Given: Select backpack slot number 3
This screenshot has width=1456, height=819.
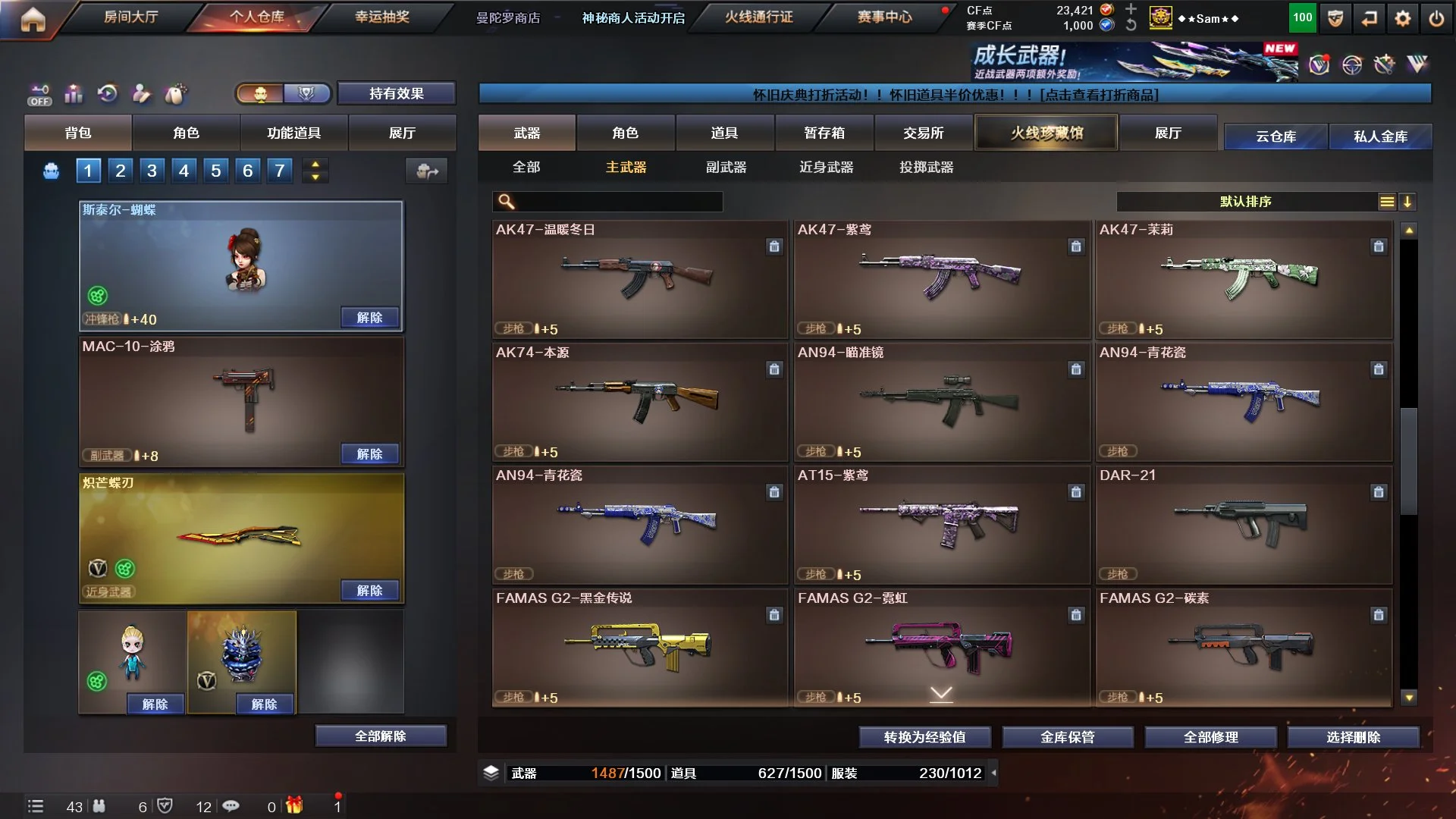Looking at the screenshot, I should point(152,171).
